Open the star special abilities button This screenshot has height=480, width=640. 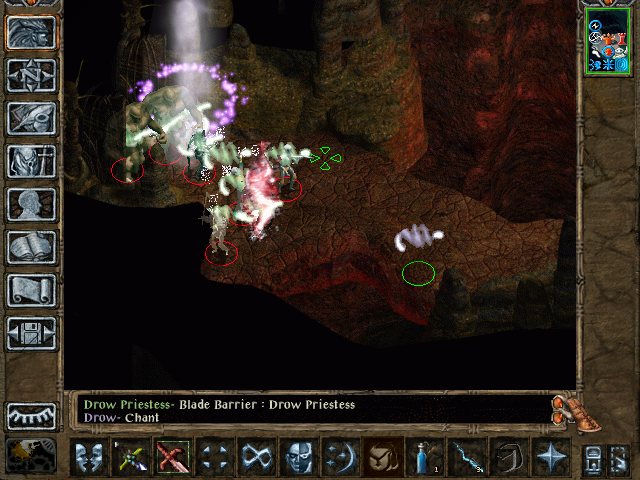pyautogui.click(x=550, y=457)
